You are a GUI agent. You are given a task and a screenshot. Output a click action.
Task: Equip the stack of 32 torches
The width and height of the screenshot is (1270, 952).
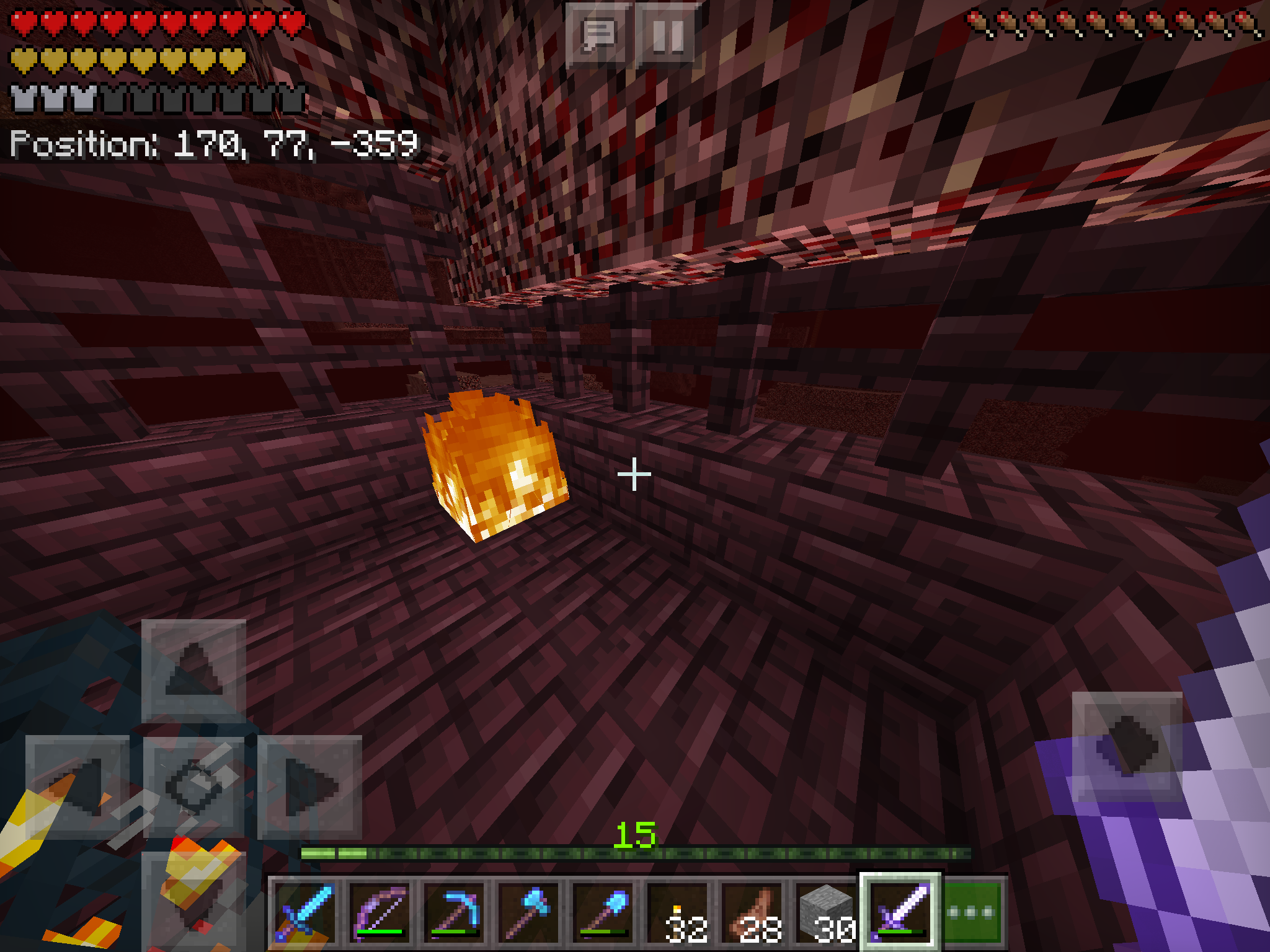677,912
